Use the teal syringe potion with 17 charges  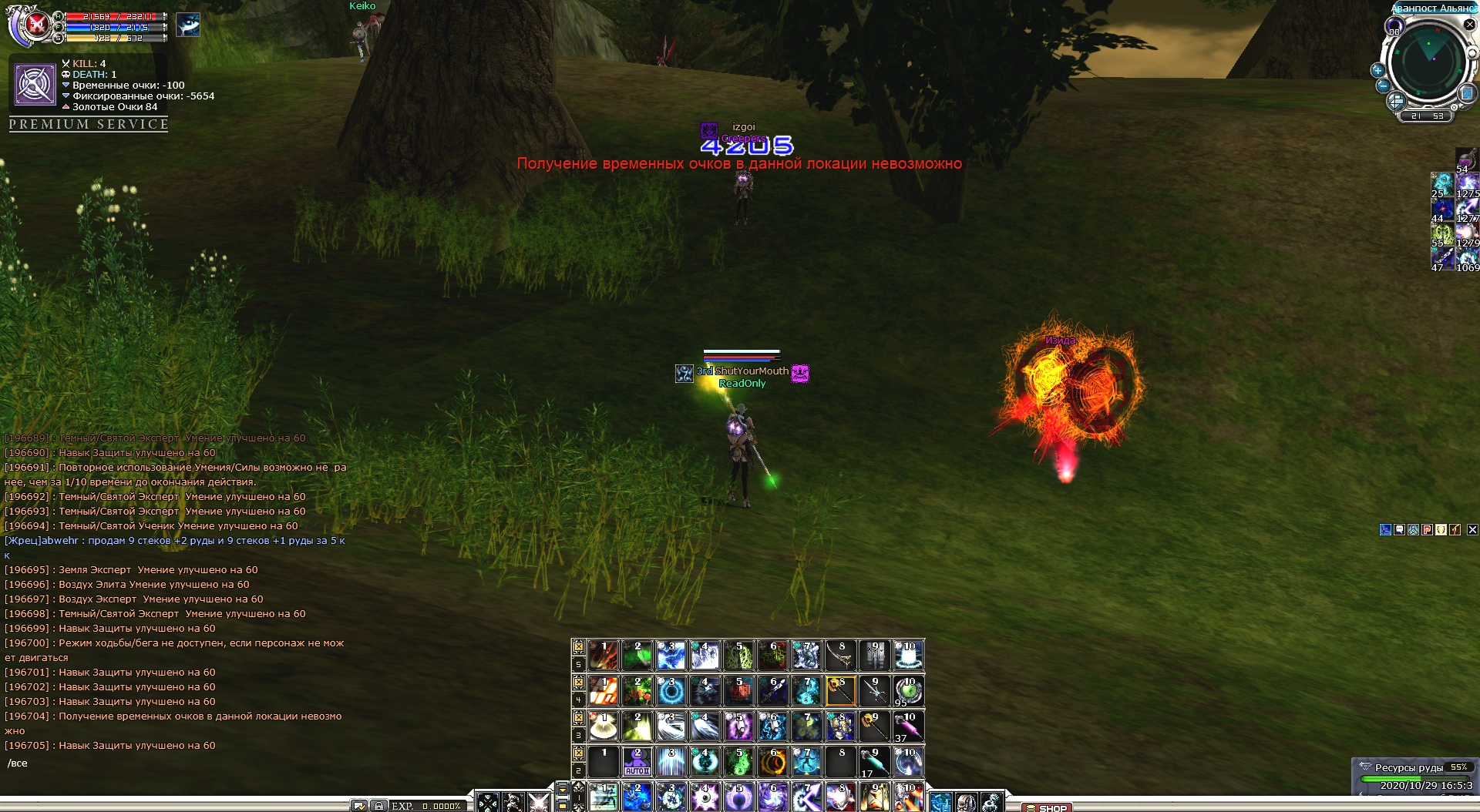pos(874,762)
